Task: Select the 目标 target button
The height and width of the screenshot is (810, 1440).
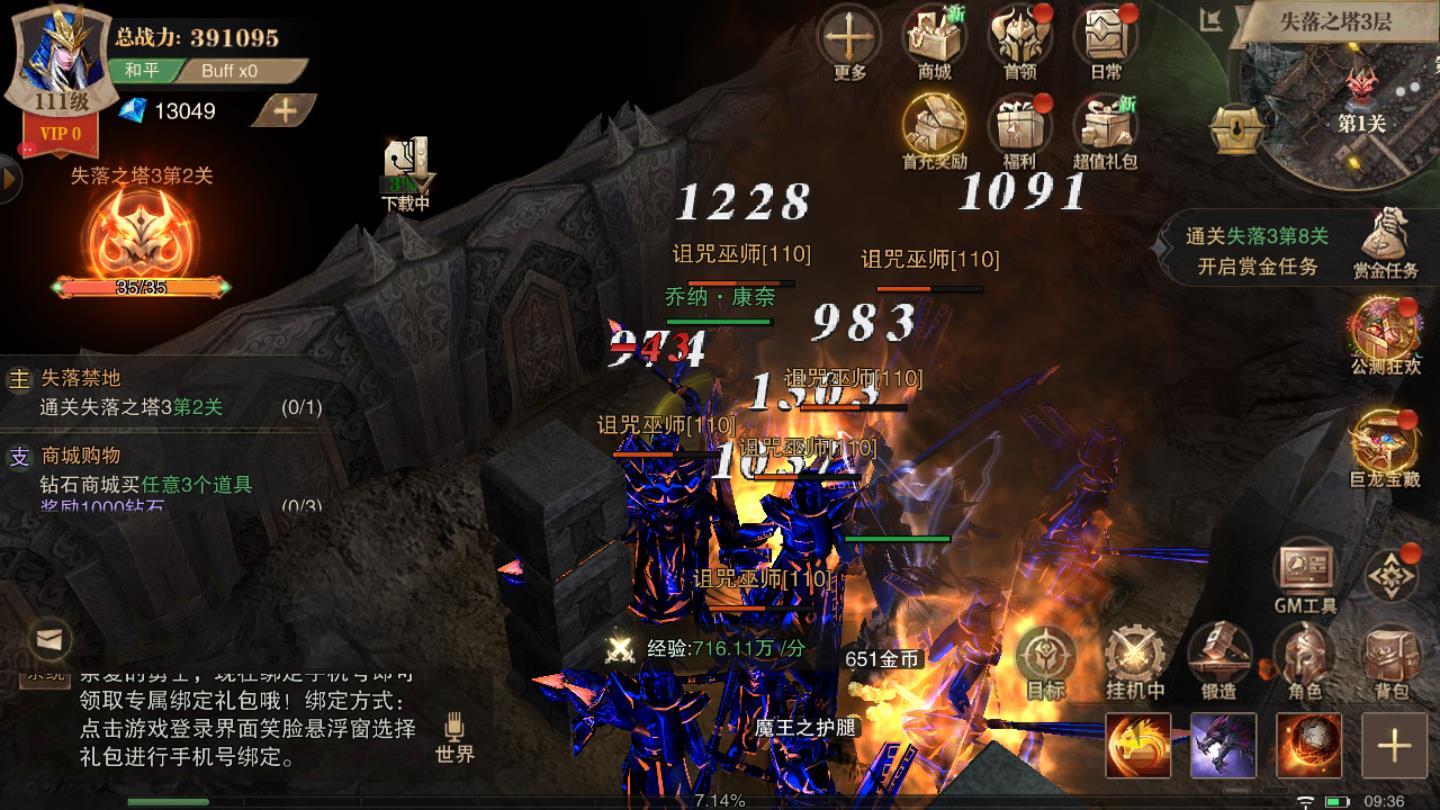Action: coord(1046,658)
